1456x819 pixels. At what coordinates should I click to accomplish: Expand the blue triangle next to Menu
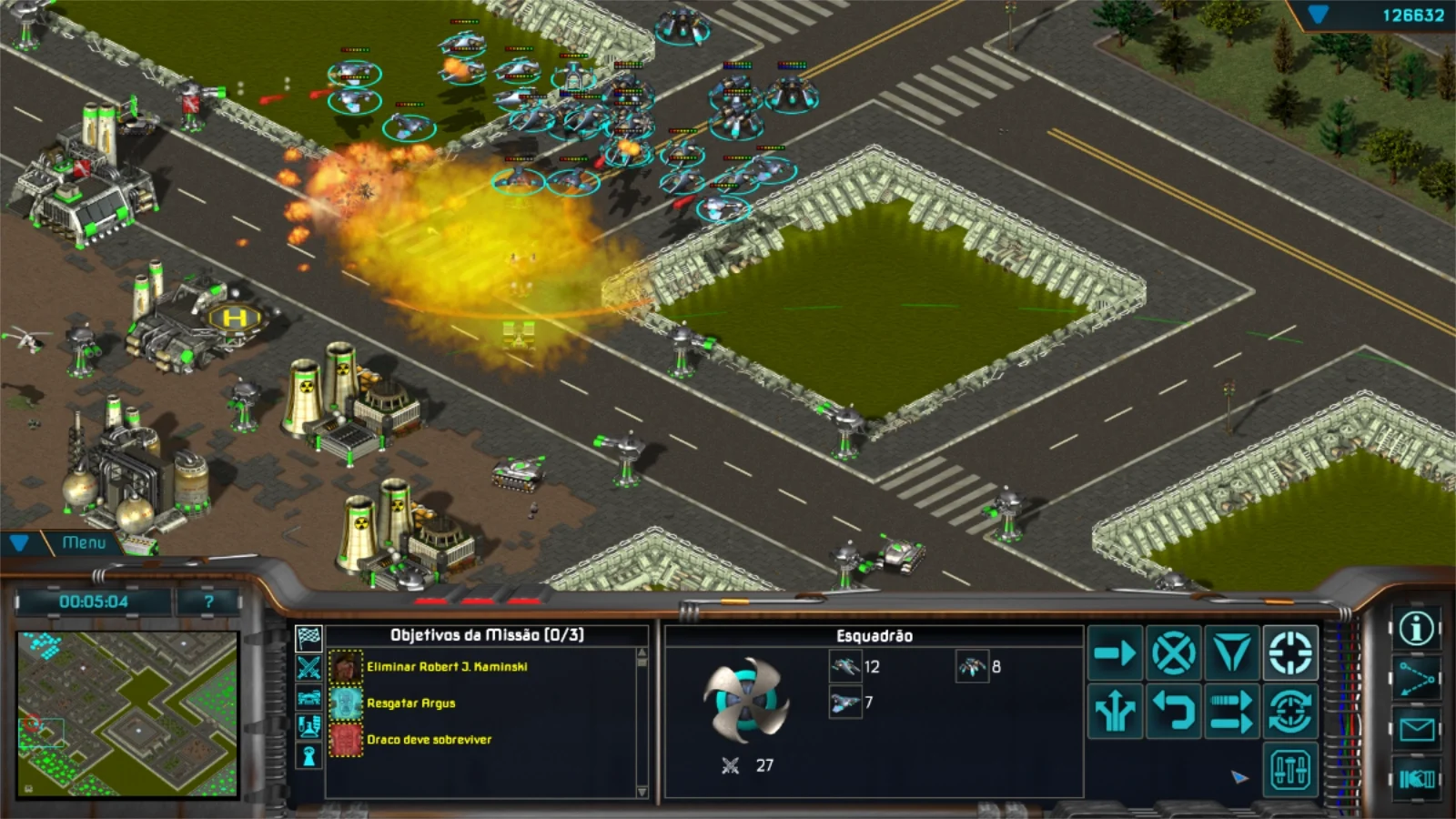click(x=18, y=543)
